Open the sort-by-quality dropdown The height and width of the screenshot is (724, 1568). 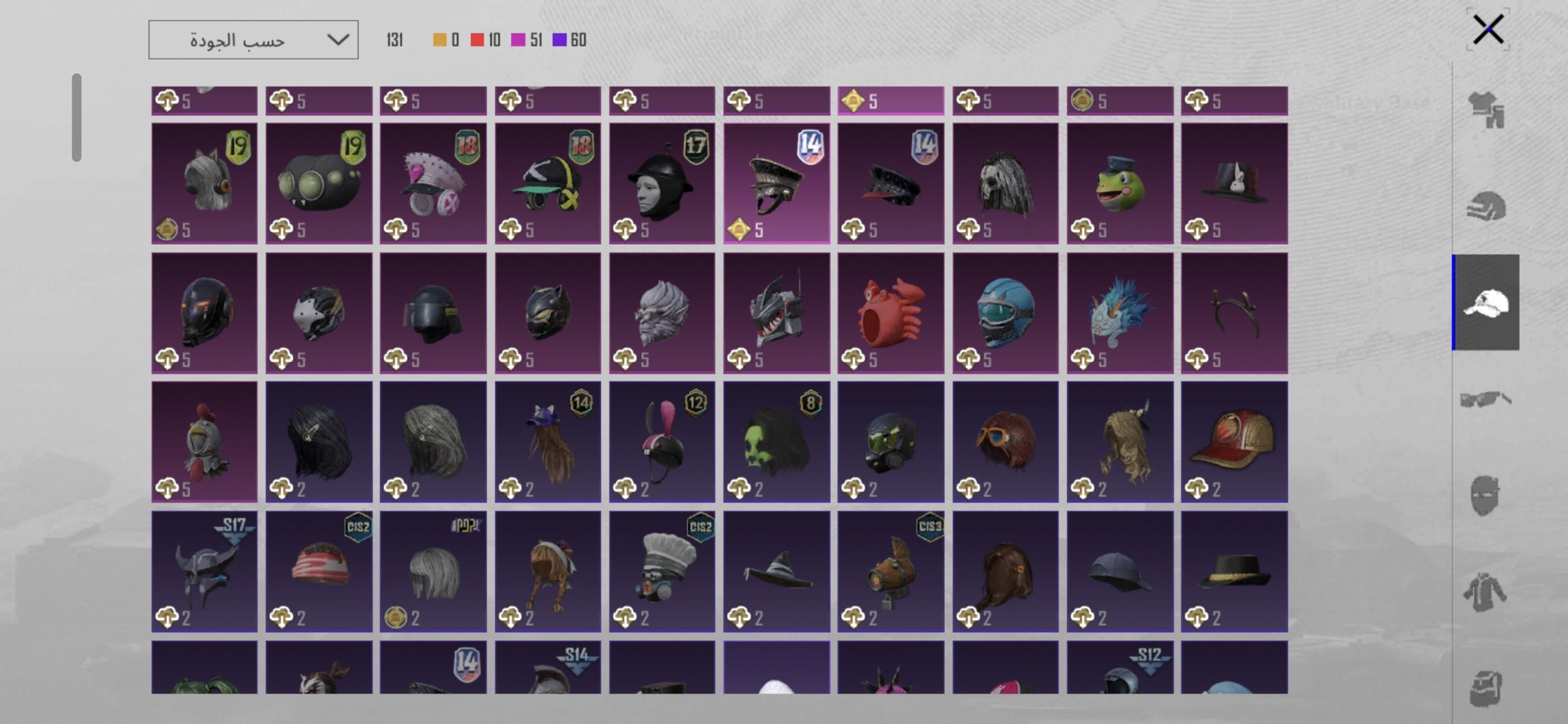(253, 40)
